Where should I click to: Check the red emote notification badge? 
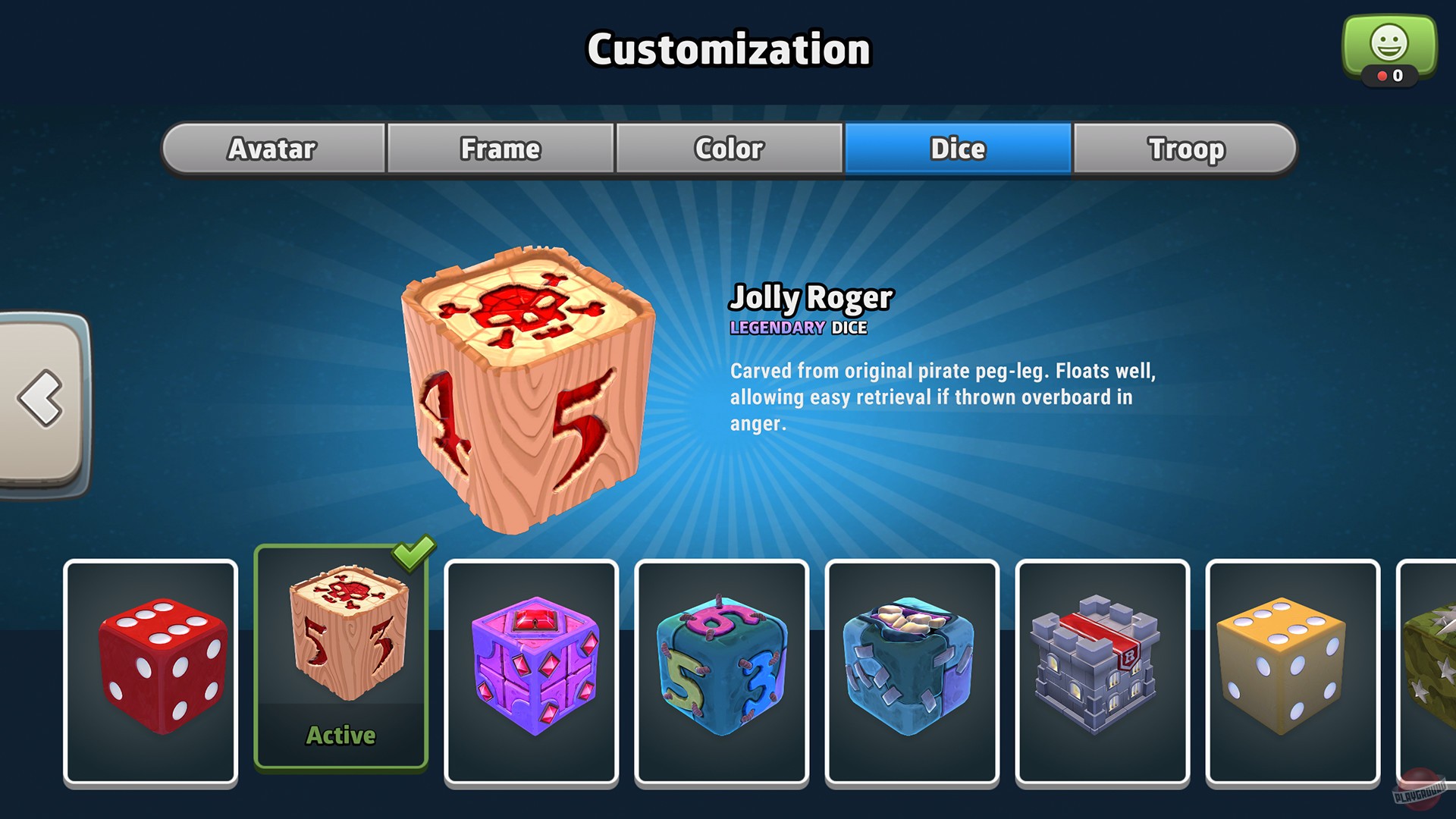click(x=1382, y=76)
